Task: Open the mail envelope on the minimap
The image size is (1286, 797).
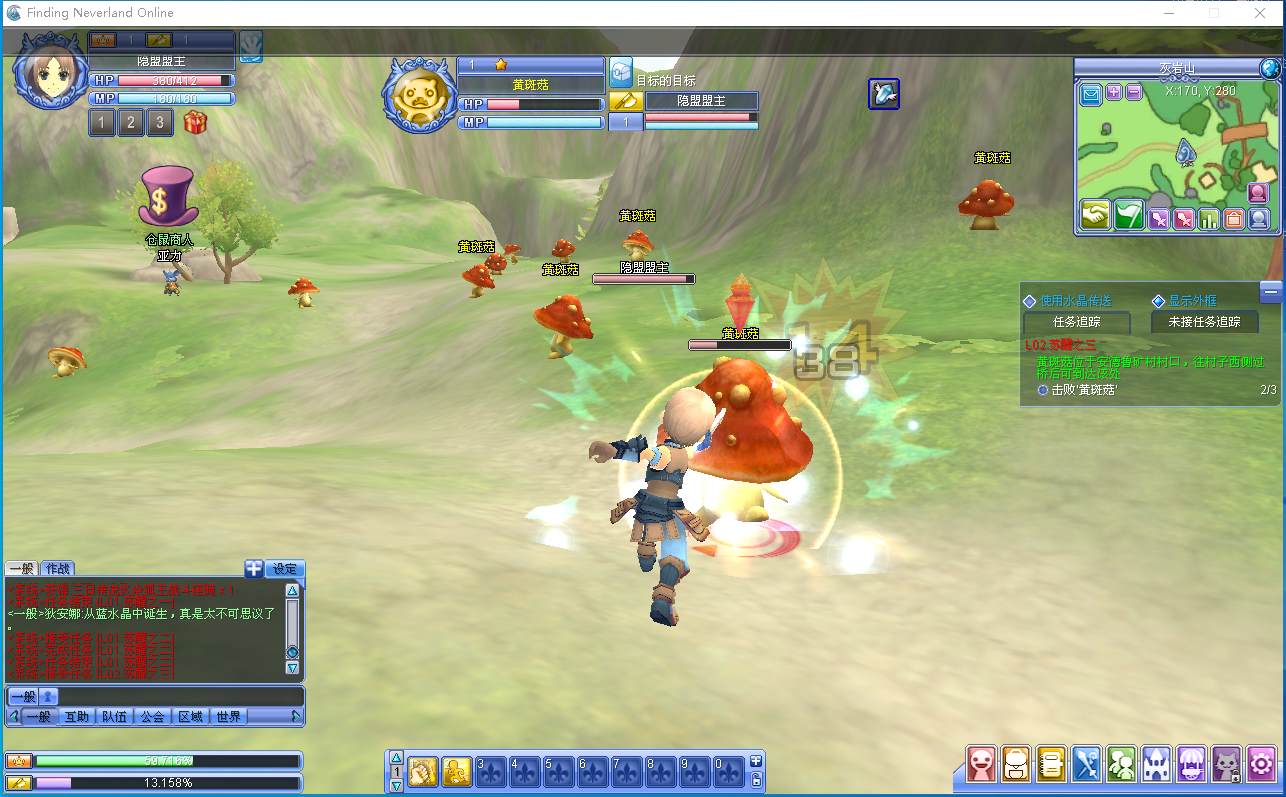Action: pos(1091,95)
